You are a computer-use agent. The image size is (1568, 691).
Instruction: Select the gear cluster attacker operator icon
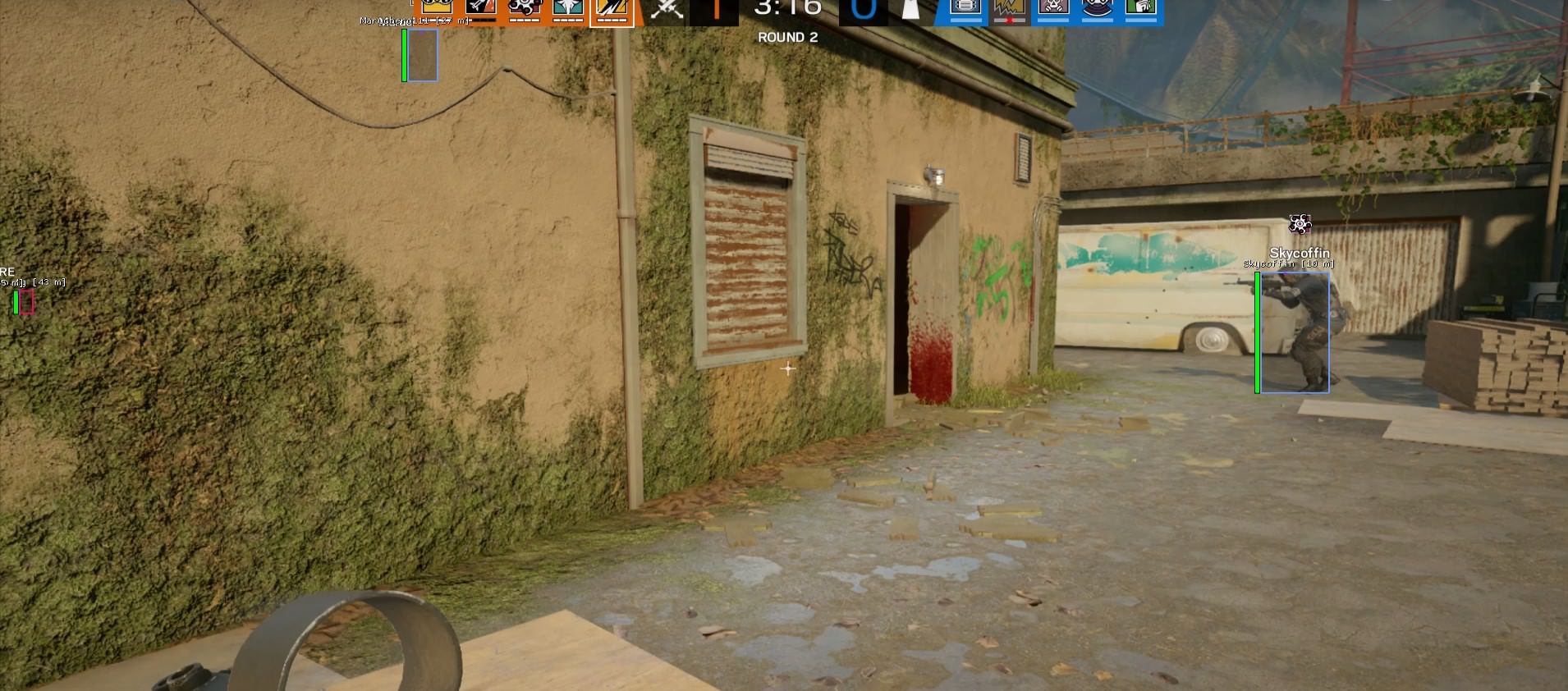pyautogui.click(x=525, y=8)
